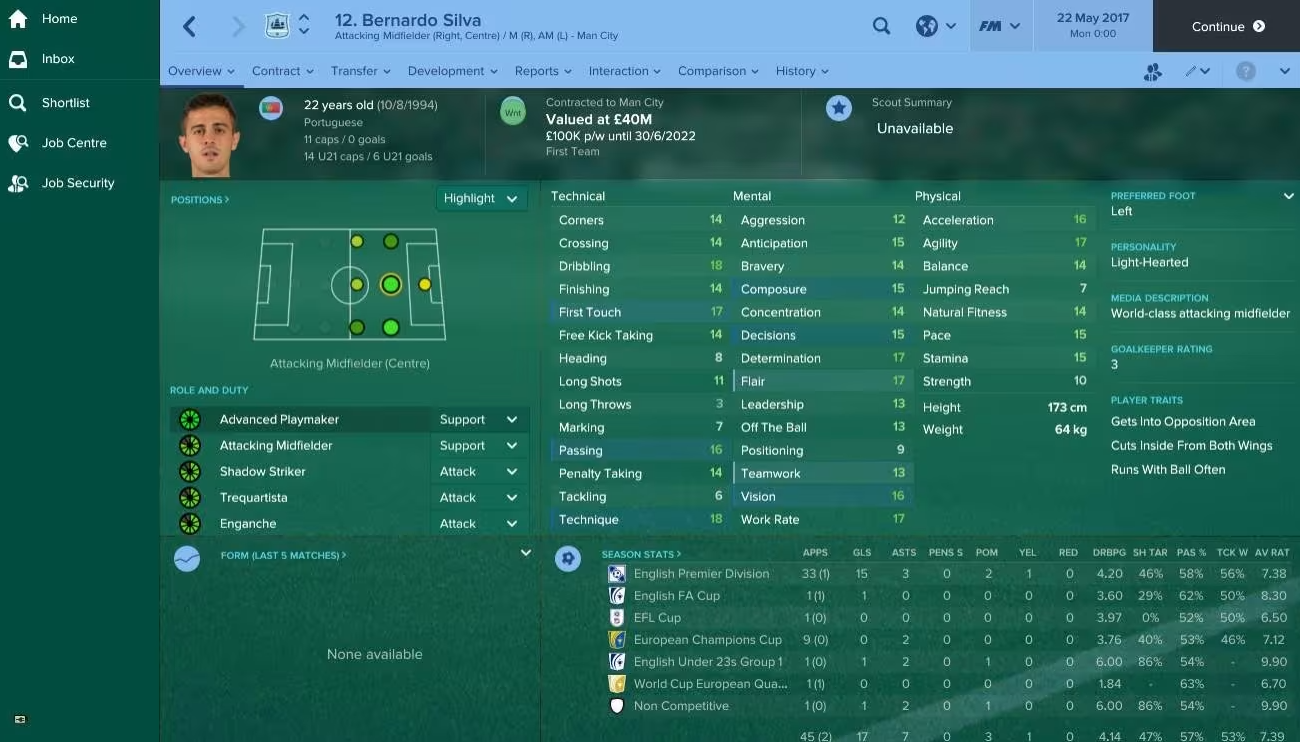This screenshot has width=1300, height=742.
Task: Collapse the Preferred Foot section chevron
Action: (1289, 196)
